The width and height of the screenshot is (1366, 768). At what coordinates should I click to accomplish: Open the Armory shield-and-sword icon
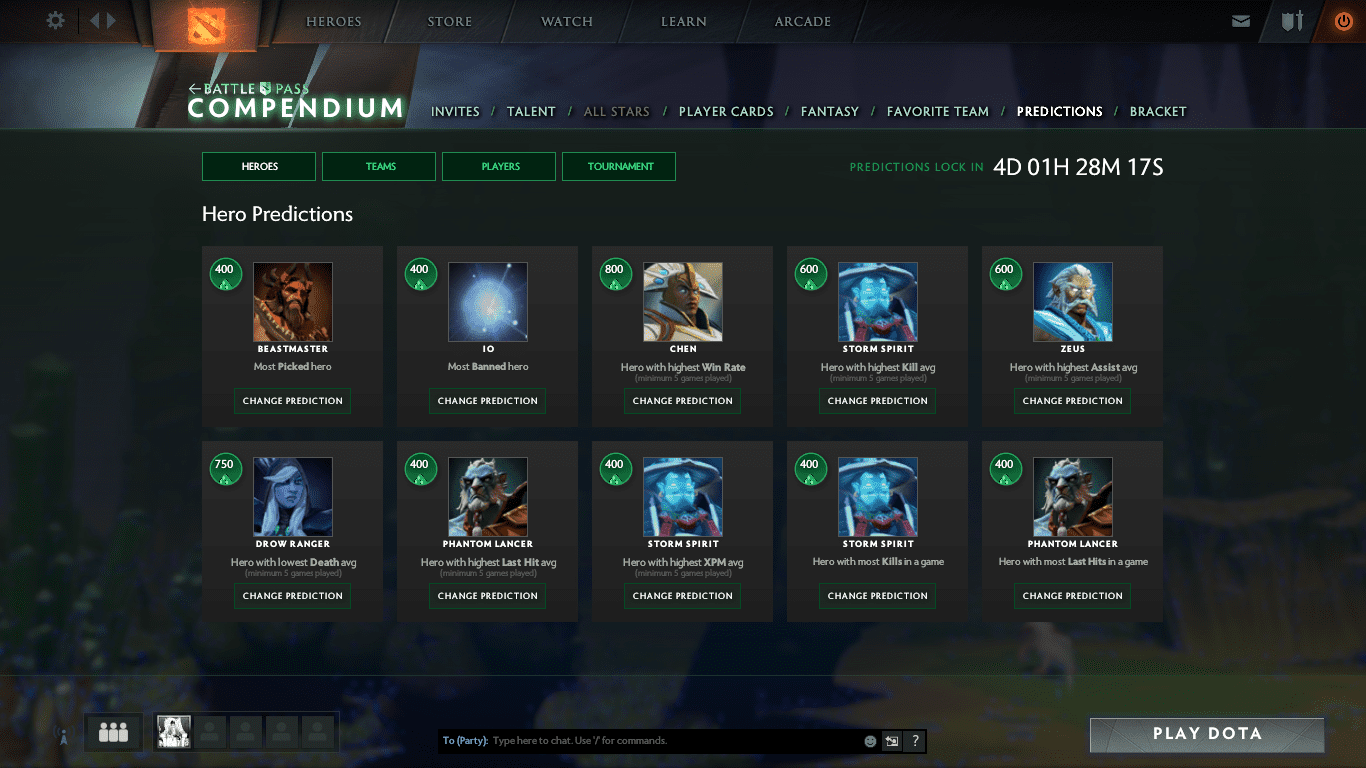(1291, 20)
